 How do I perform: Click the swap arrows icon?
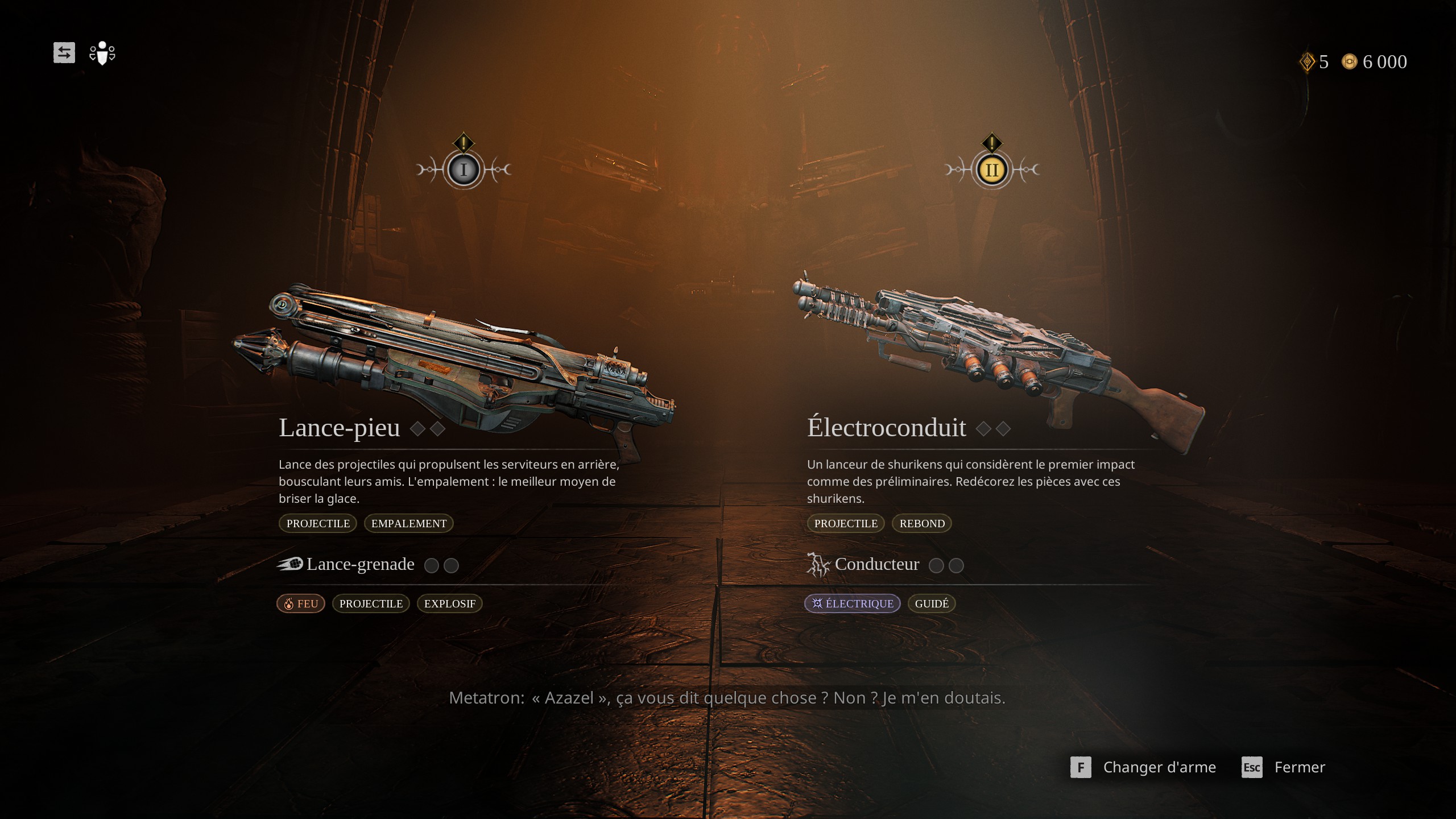click(64, 53)
